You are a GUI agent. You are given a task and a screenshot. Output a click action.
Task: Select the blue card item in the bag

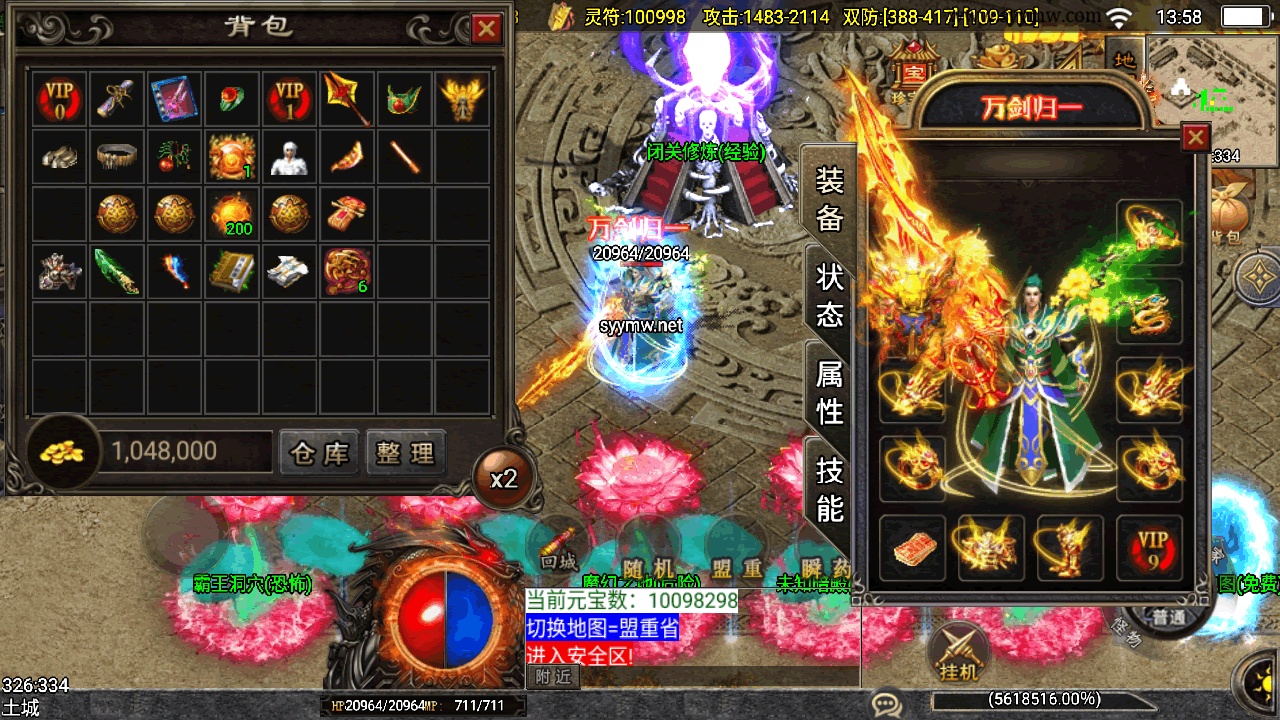(175, 99)
